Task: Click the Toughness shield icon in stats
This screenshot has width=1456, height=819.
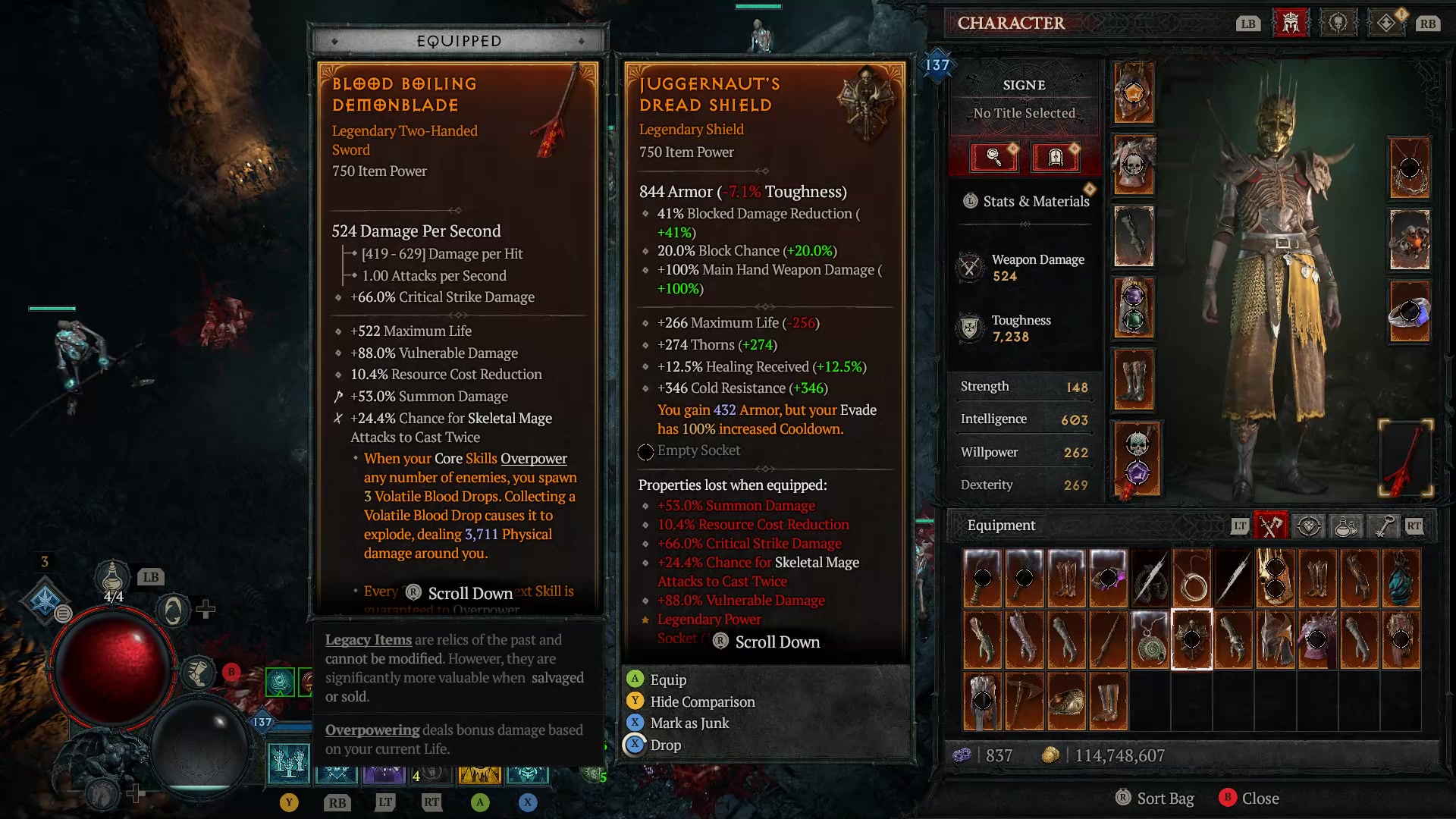Action: tap(971, 326)
